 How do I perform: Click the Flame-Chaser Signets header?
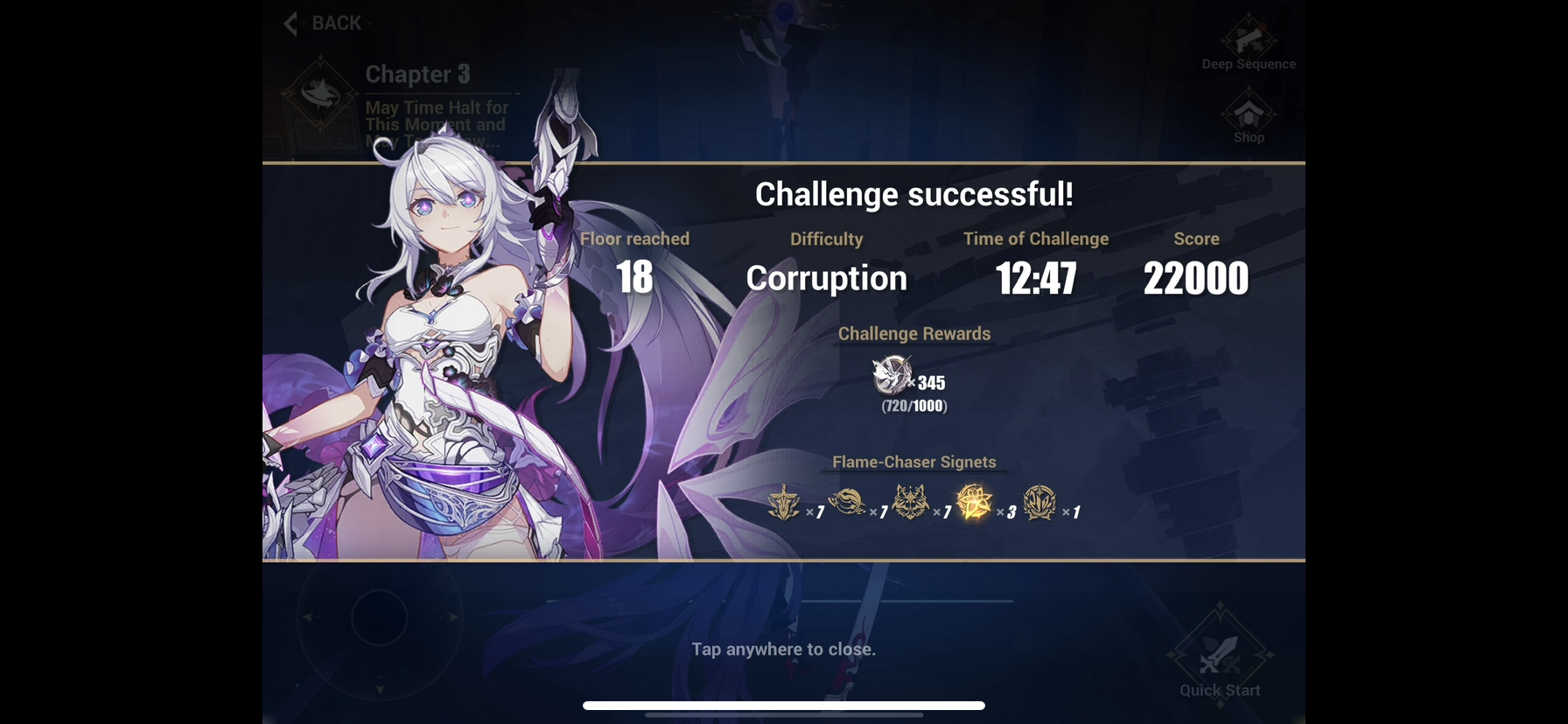pyautogui.click(x=913, y=462)
